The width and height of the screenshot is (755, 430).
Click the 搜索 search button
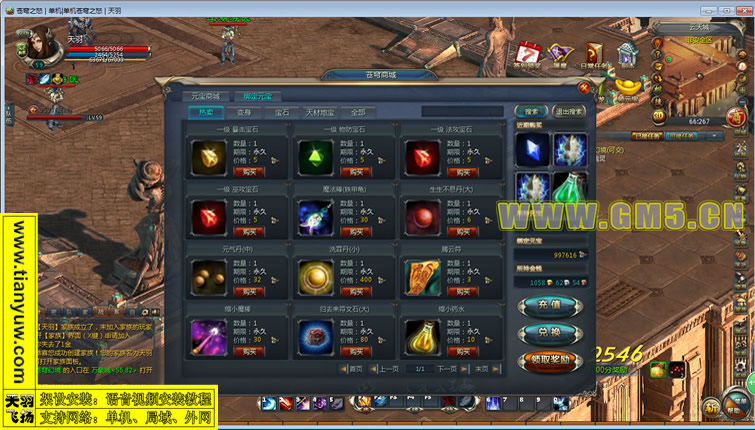pos(532,112)
